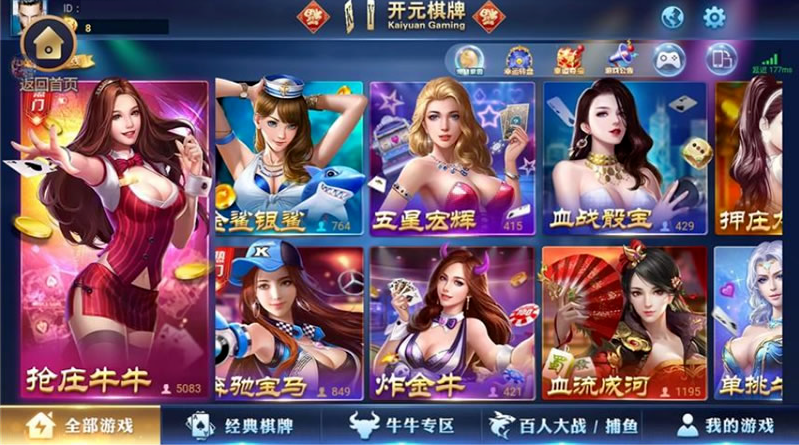Click the gamepad icon button
The width and height of the screenshot is (799, 445).
point(668,59)
